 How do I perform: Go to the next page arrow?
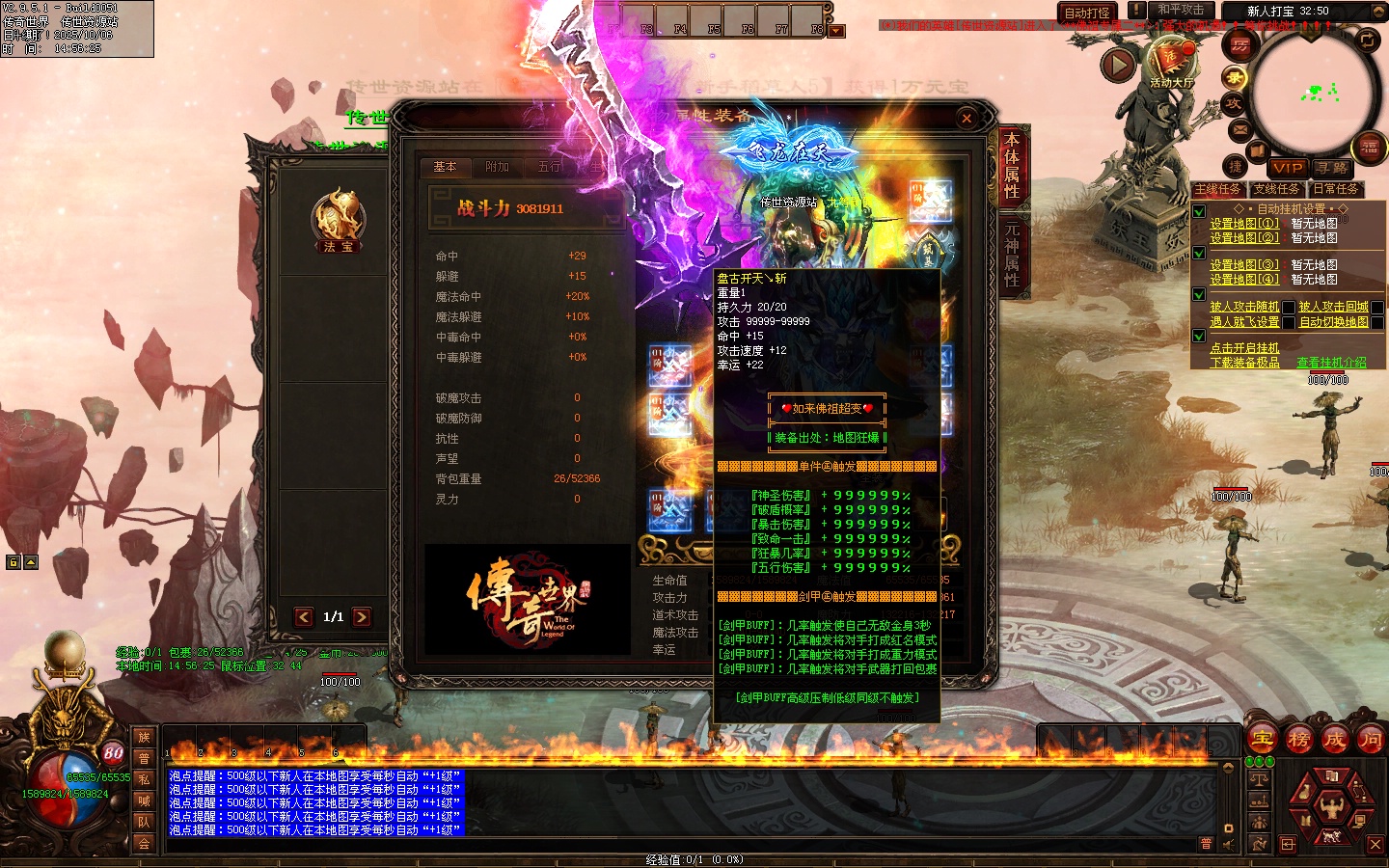click(362, 617)
